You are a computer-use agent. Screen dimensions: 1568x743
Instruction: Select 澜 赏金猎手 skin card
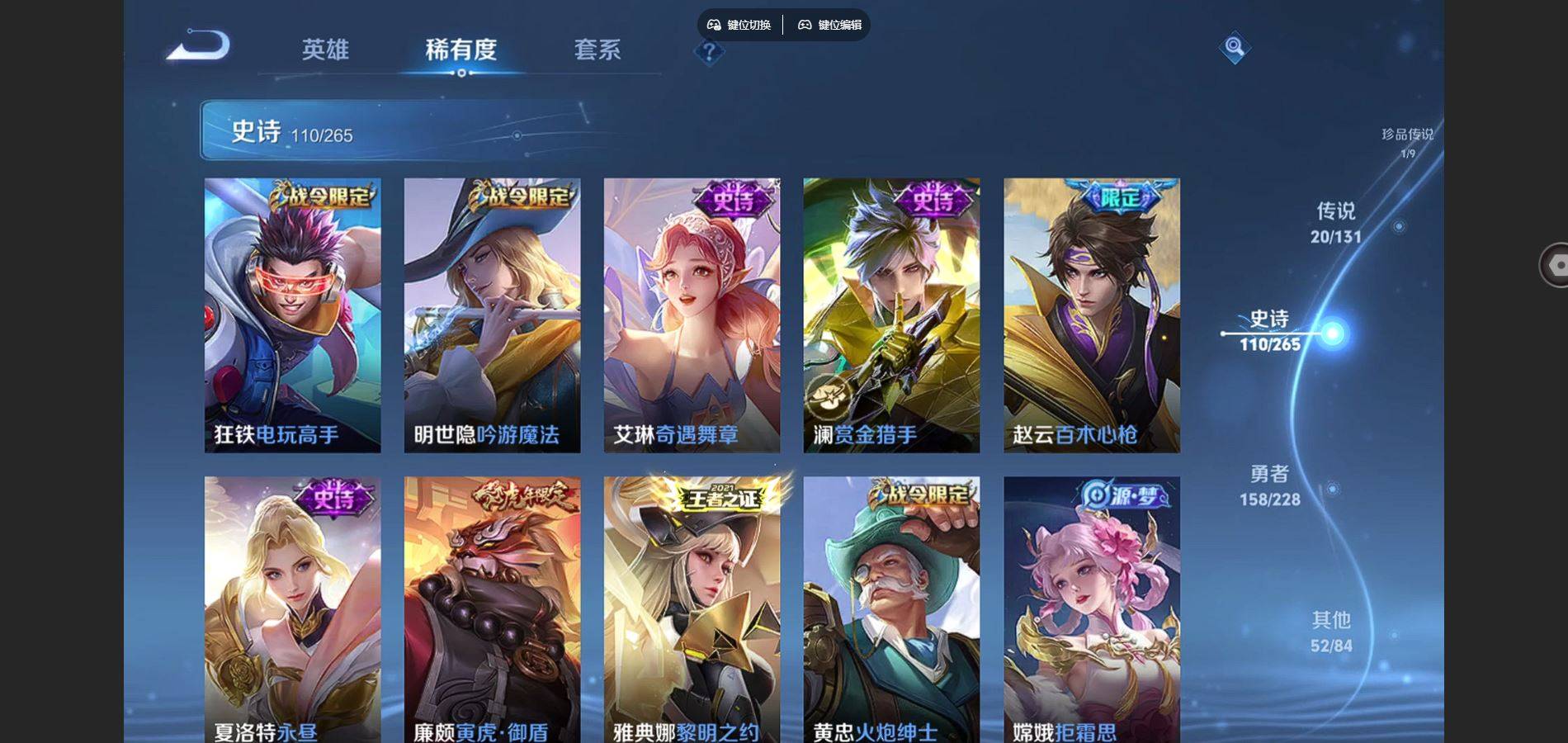coord(891,315)
